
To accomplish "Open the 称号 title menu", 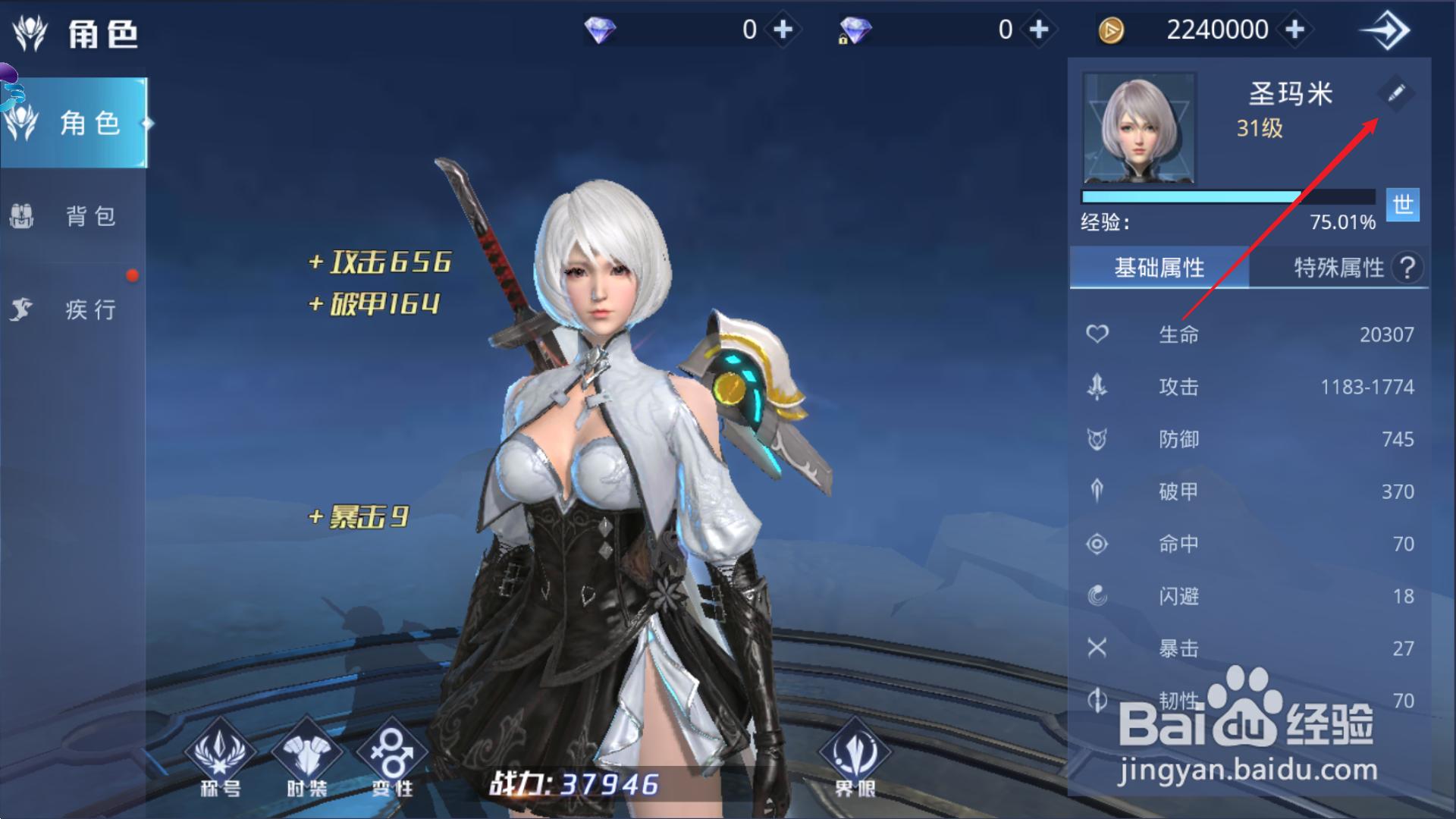I will tap(220, 758).
